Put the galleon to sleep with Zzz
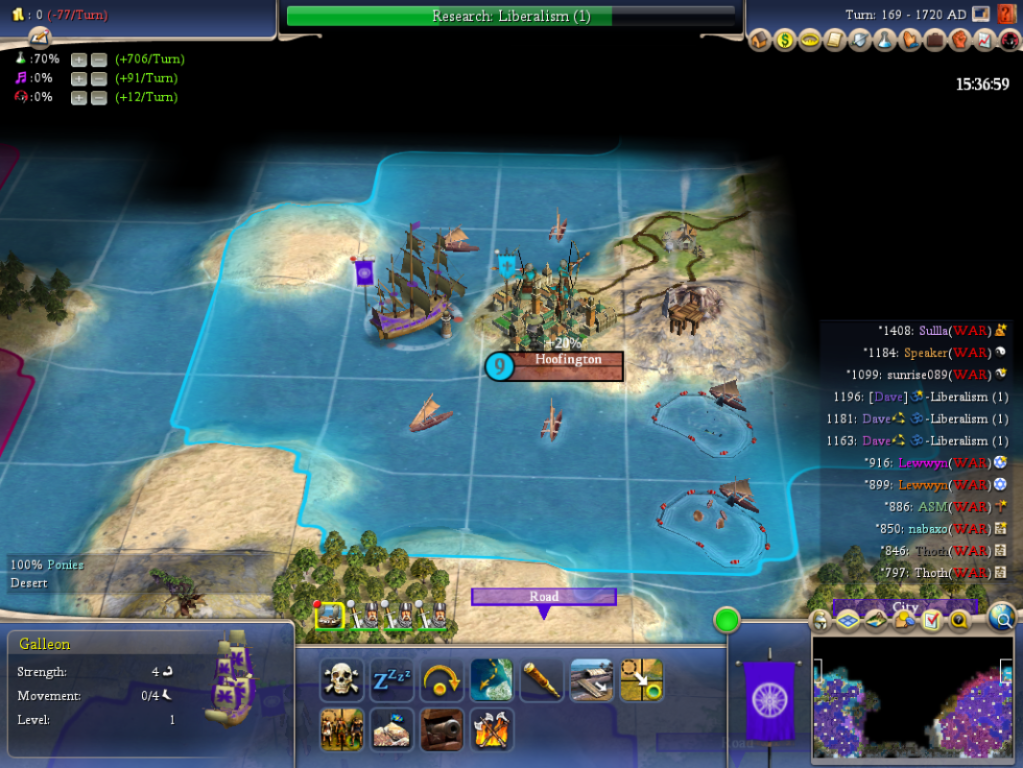The height and width of the screenshot is (768, 1023). [x=392, y=681]
